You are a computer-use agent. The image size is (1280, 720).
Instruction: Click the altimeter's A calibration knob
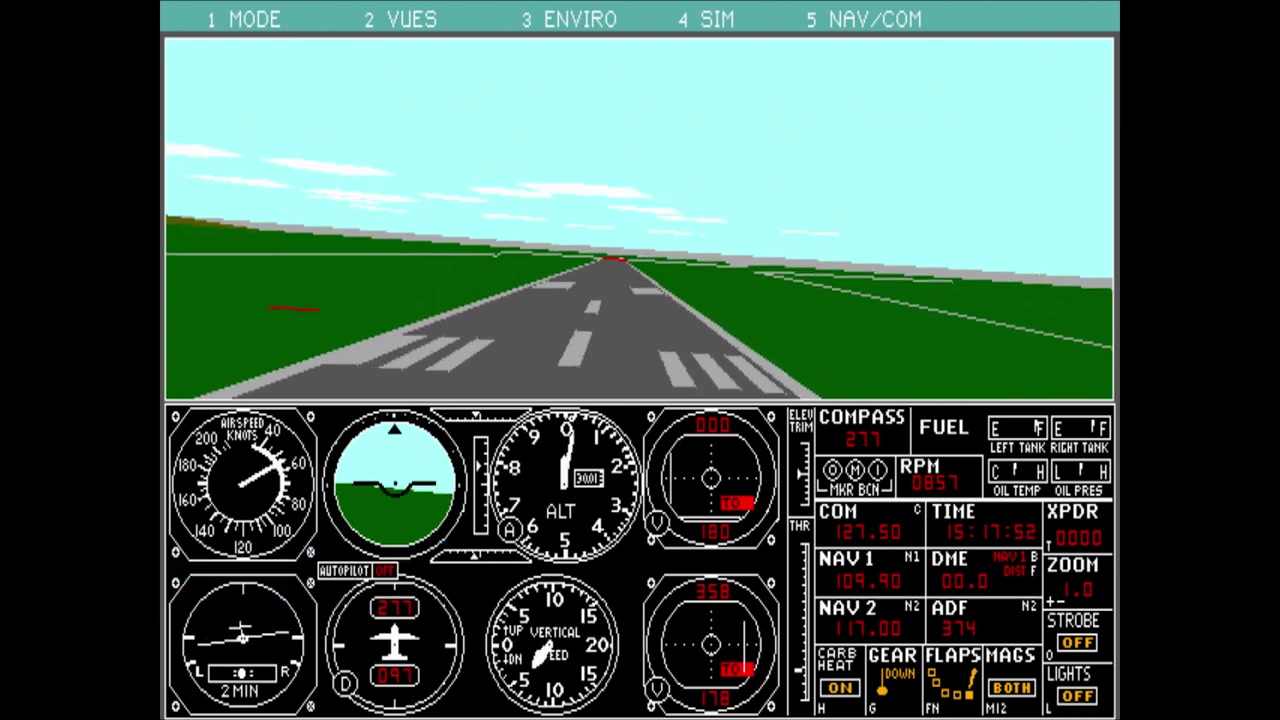coord(511,530)
